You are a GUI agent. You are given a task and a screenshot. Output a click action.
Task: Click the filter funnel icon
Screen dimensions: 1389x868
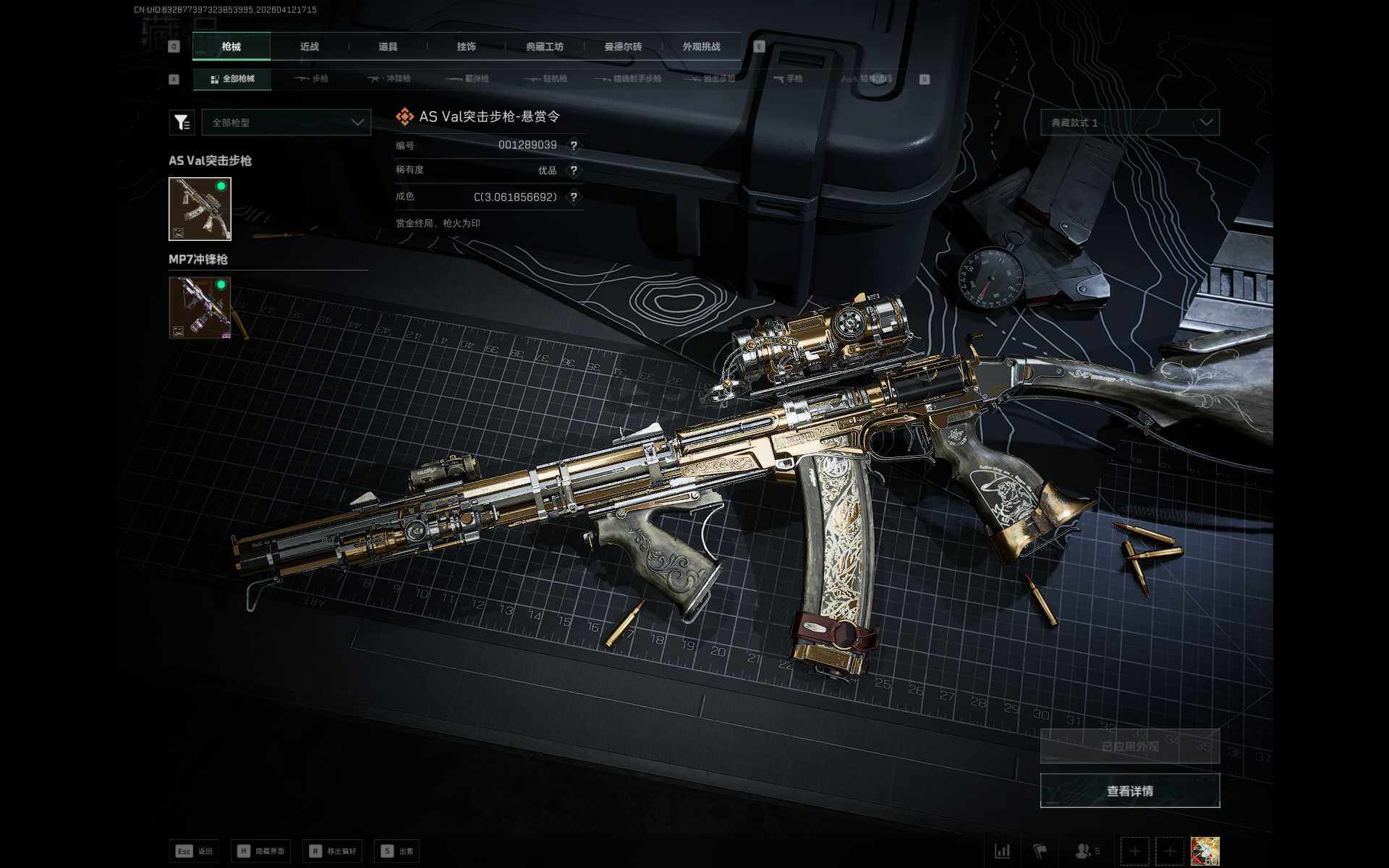tap(182, 123)
